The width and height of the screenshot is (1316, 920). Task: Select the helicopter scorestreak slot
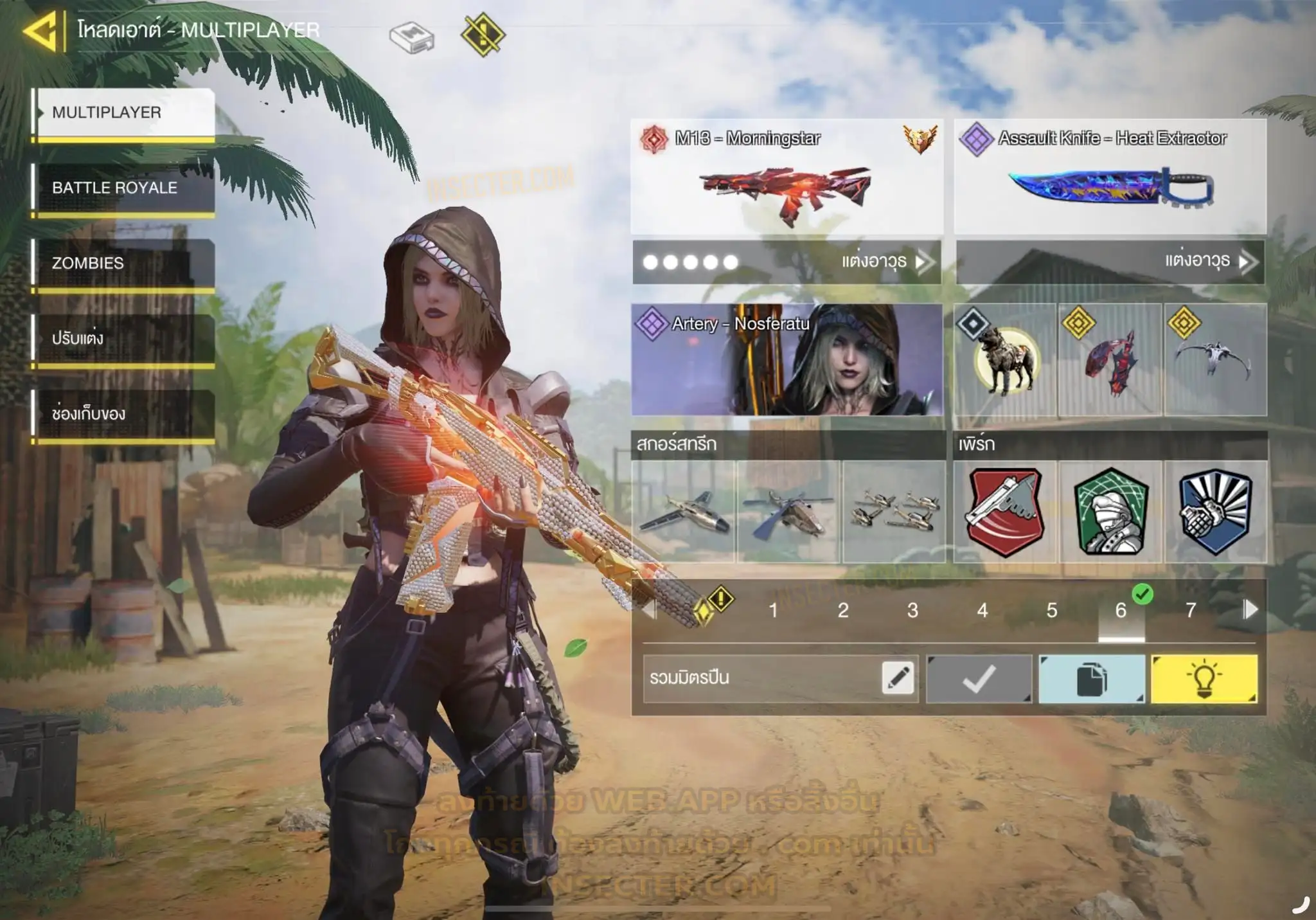point(788,512)
